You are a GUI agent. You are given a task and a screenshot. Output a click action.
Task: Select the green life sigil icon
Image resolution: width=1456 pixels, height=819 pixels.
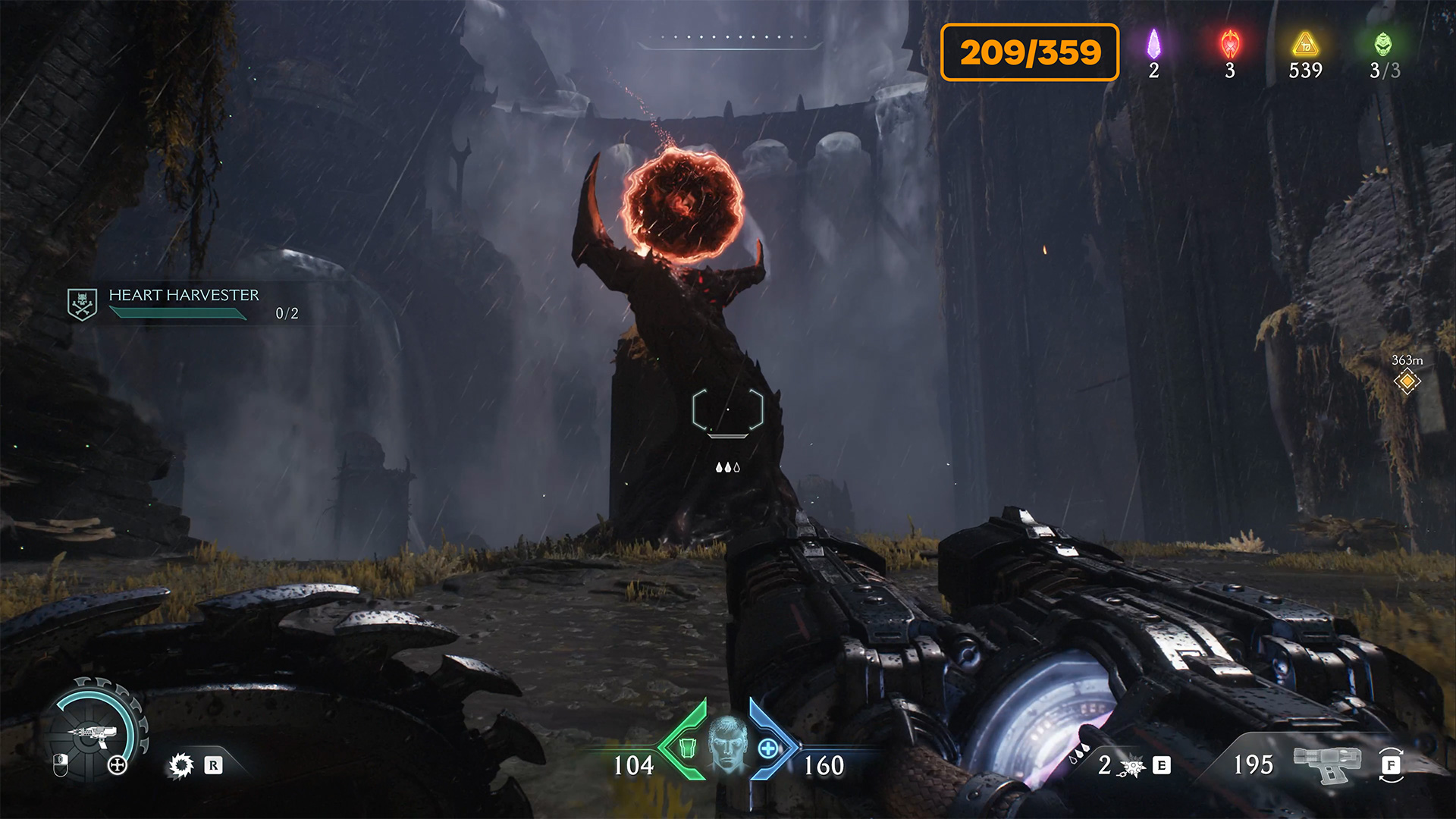1383,44
